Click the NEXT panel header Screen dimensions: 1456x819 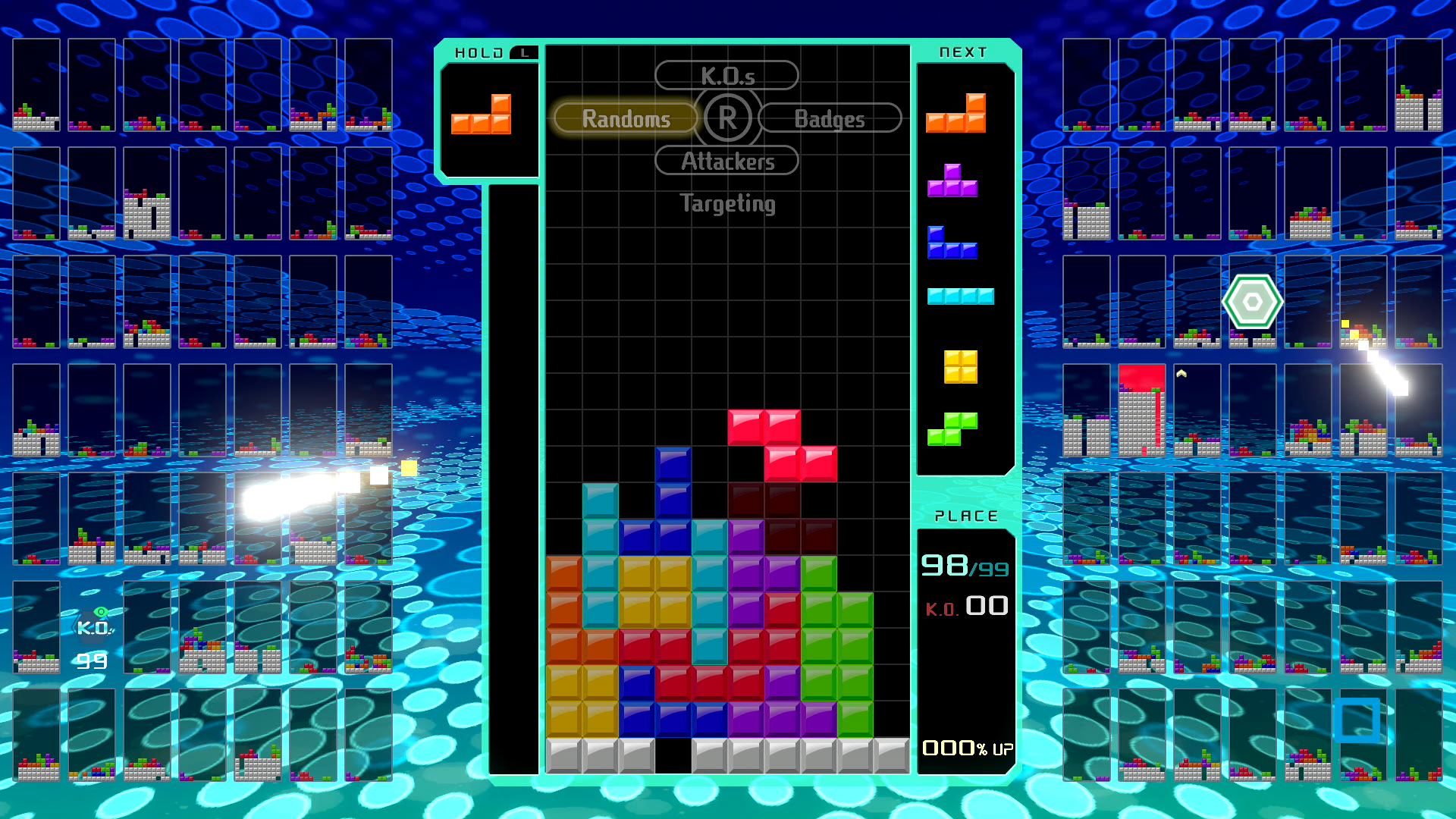click(964, 52)
